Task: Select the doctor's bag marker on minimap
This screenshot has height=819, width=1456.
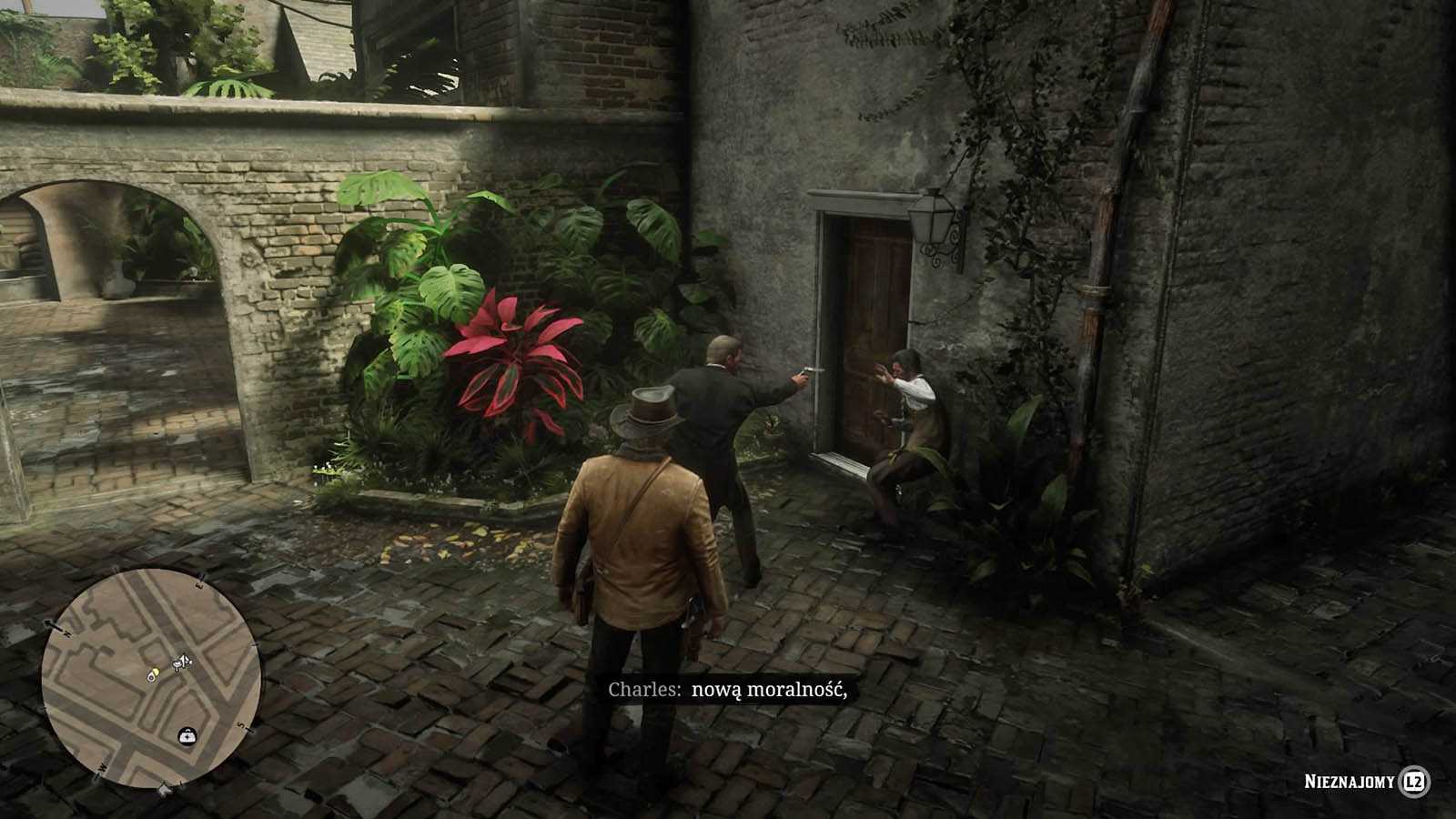Action: pos(186,734)
